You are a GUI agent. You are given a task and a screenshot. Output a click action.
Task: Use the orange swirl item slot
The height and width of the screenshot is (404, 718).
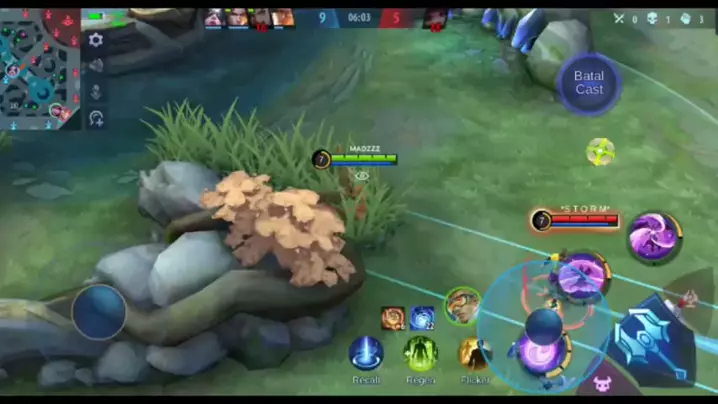tap(393, 318)
